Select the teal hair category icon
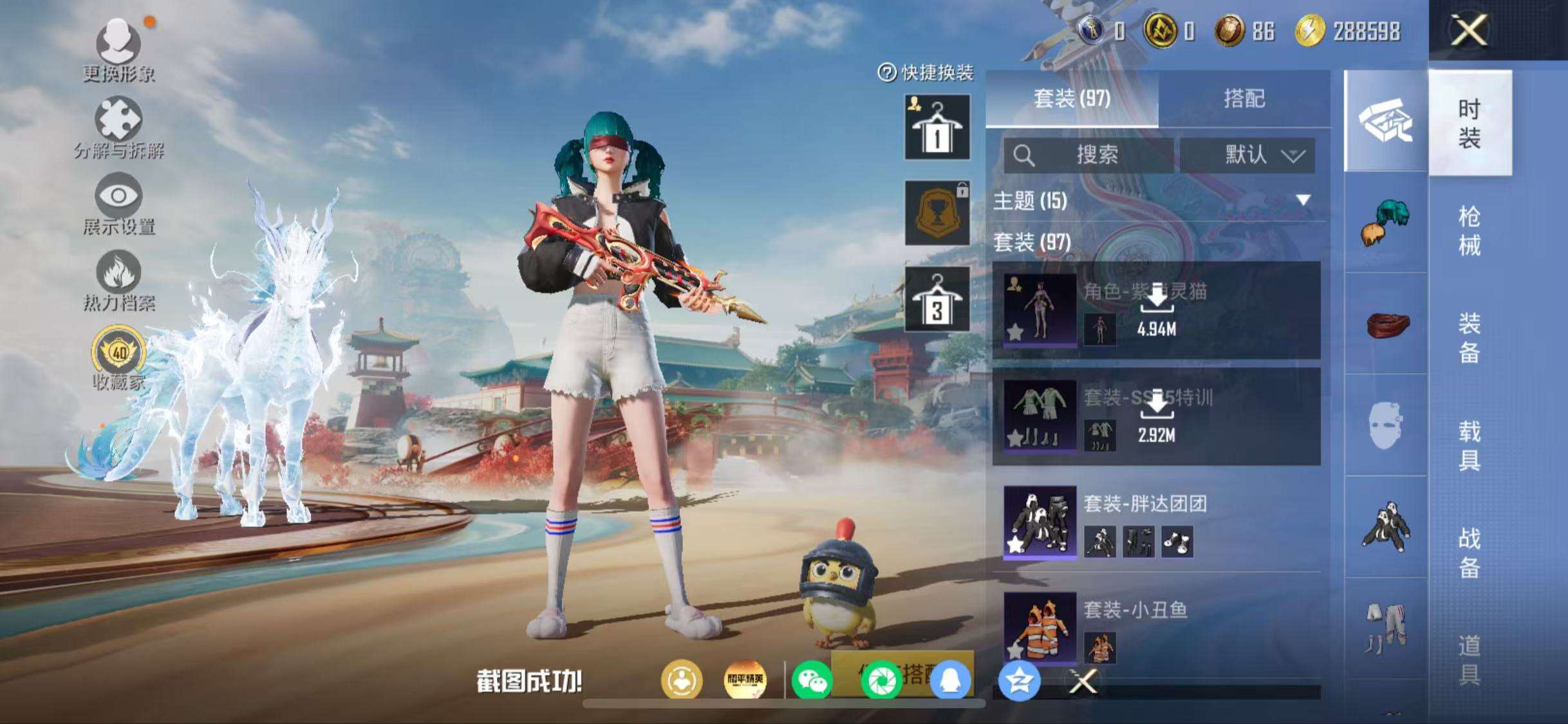The image size is (1568, 724). 1385,222
